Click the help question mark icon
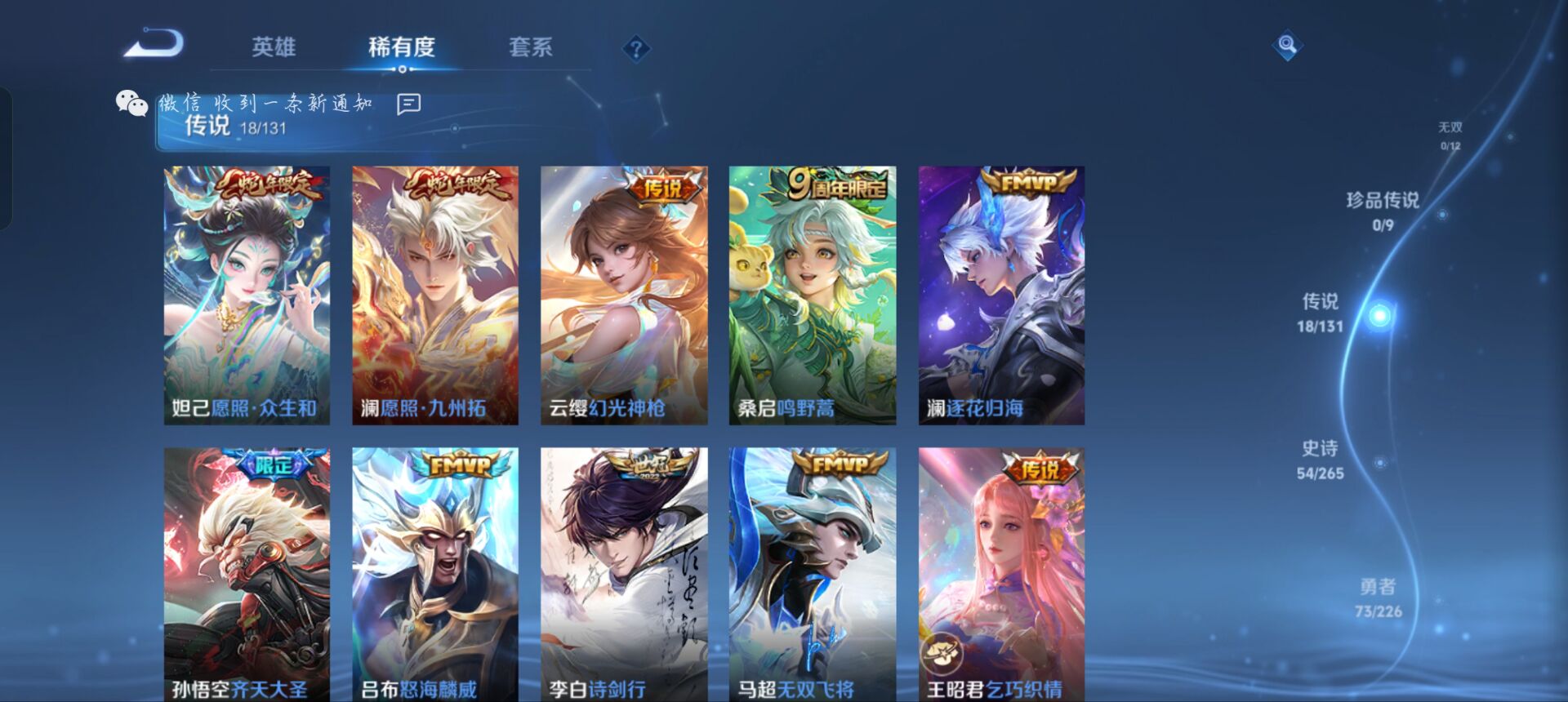Image resolution: width=1568 pixels, height=702 pixels. tap(635, 49)
